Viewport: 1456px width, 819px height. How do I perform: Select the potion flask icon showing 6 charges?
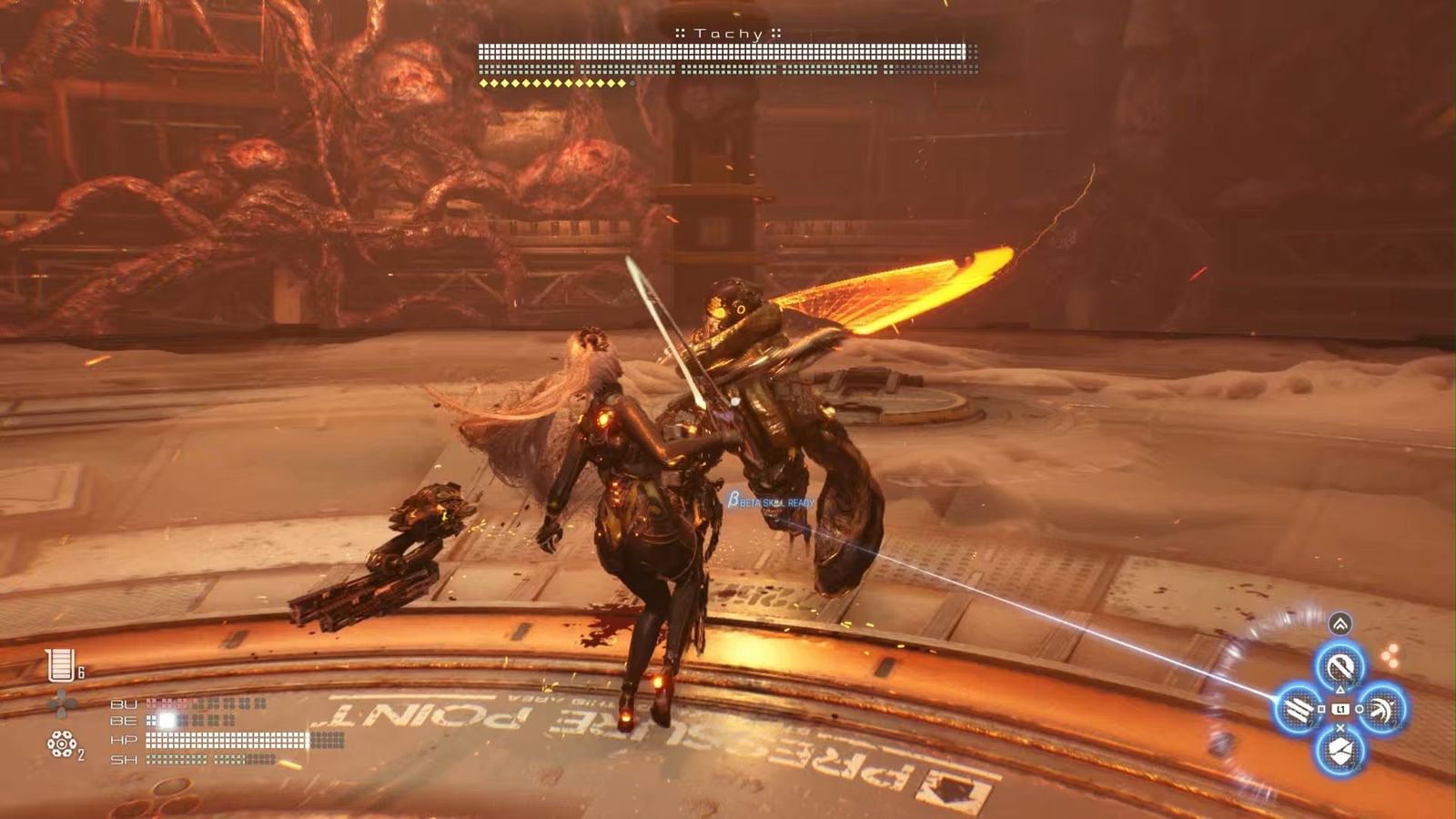coord(60,664)
